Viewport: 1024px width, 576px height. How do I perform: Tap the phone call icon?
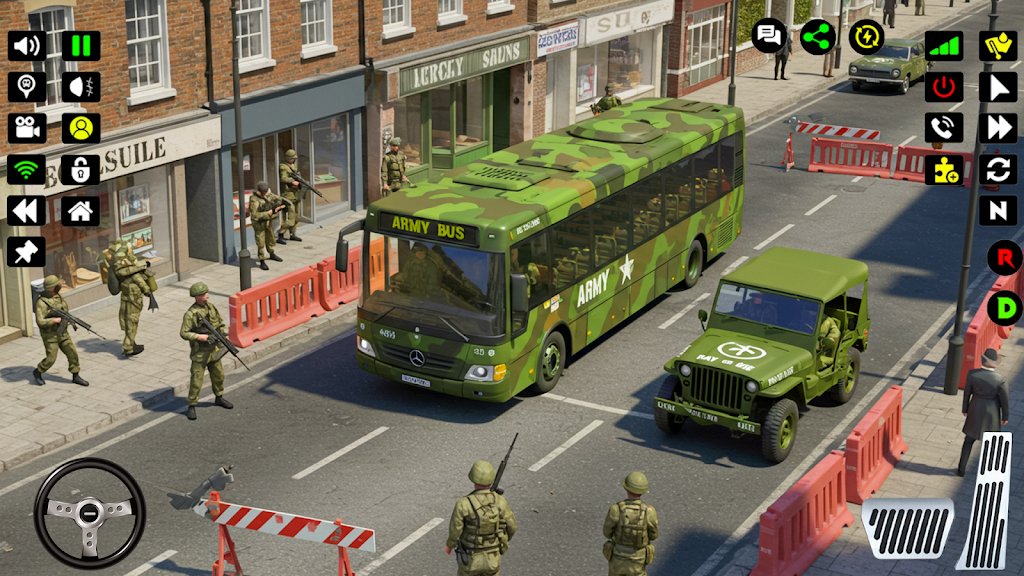[x=943, y=128]
